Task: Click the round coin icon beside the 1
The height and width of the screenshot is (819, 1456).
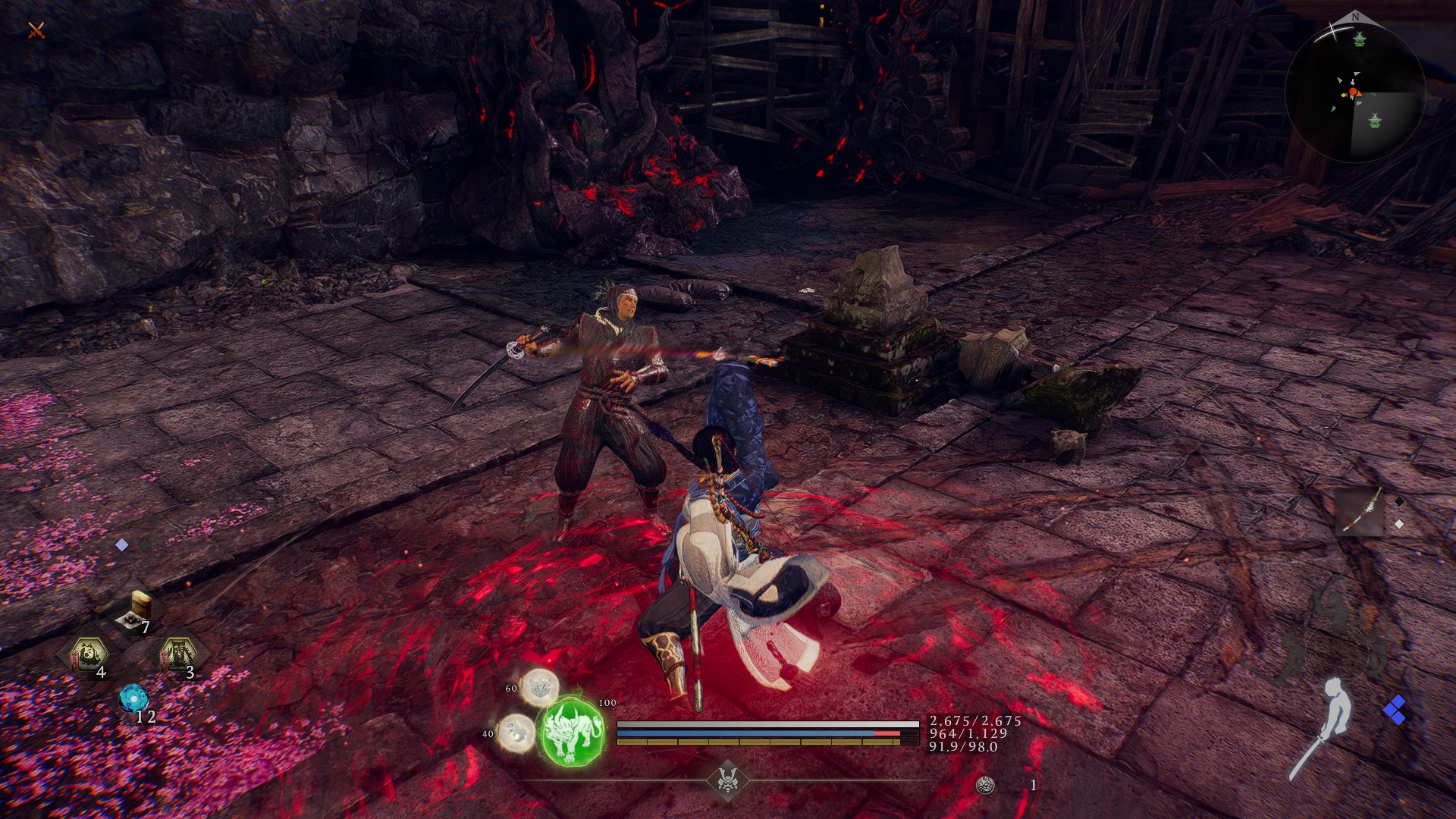Action: click(x=985, y=786)
